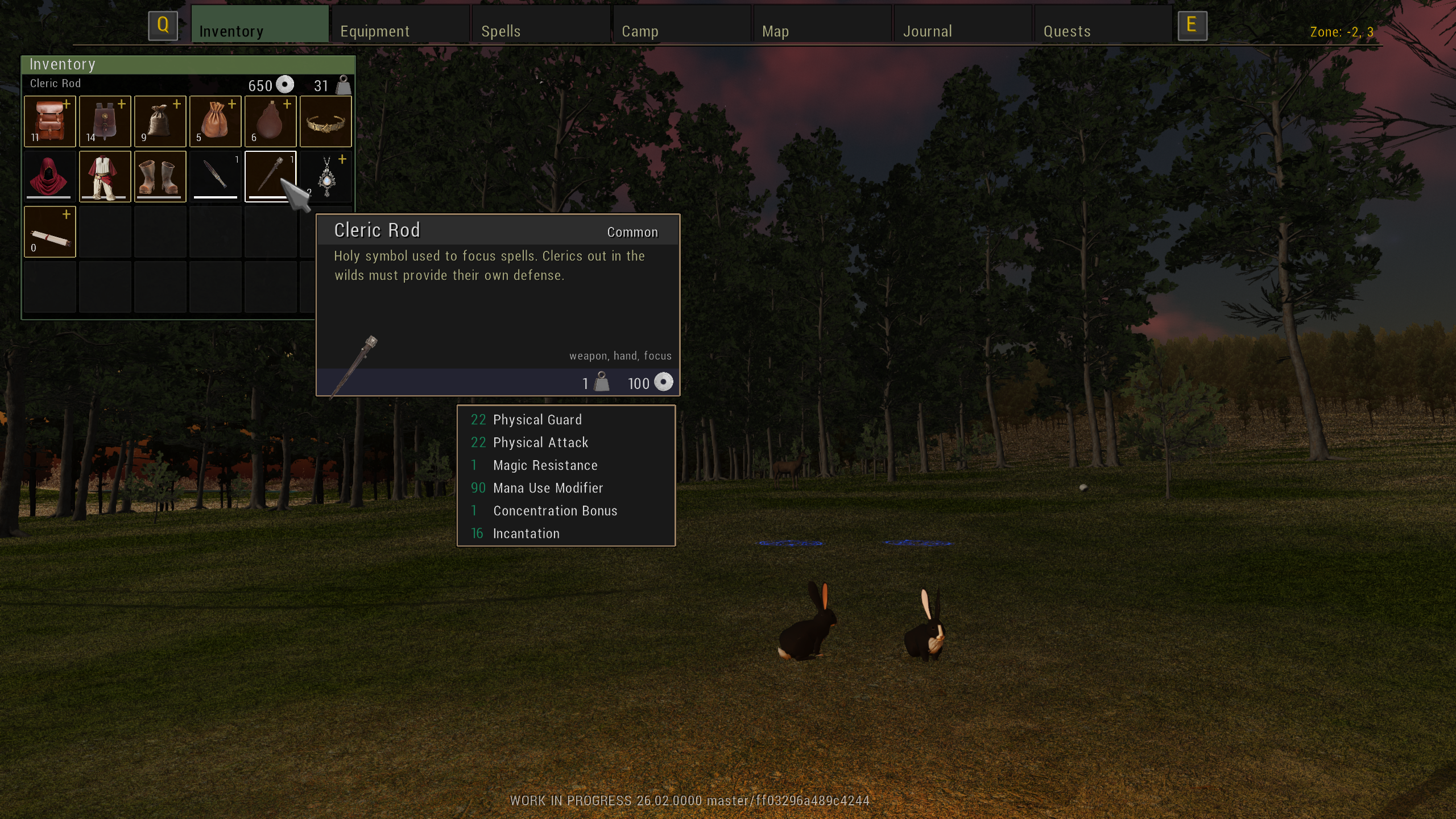Pick the orange drawstring pouch slot

pyautogui.click(x=216, y=121)
